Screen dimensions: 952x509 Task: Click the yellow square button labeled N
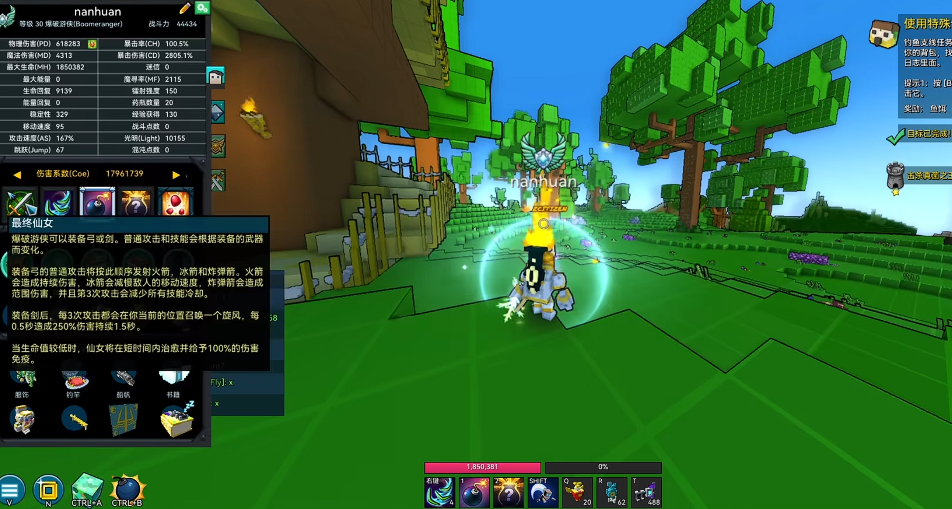47,489
